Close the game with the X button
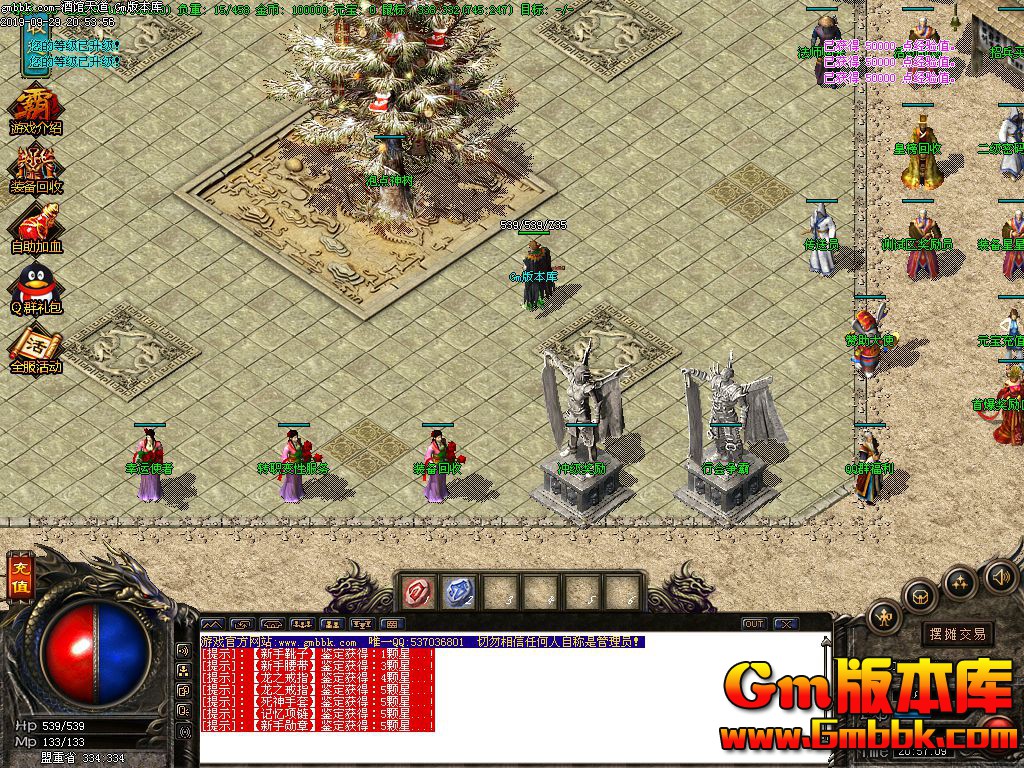This screenshot has width=1024, height=768. point(785,624)
